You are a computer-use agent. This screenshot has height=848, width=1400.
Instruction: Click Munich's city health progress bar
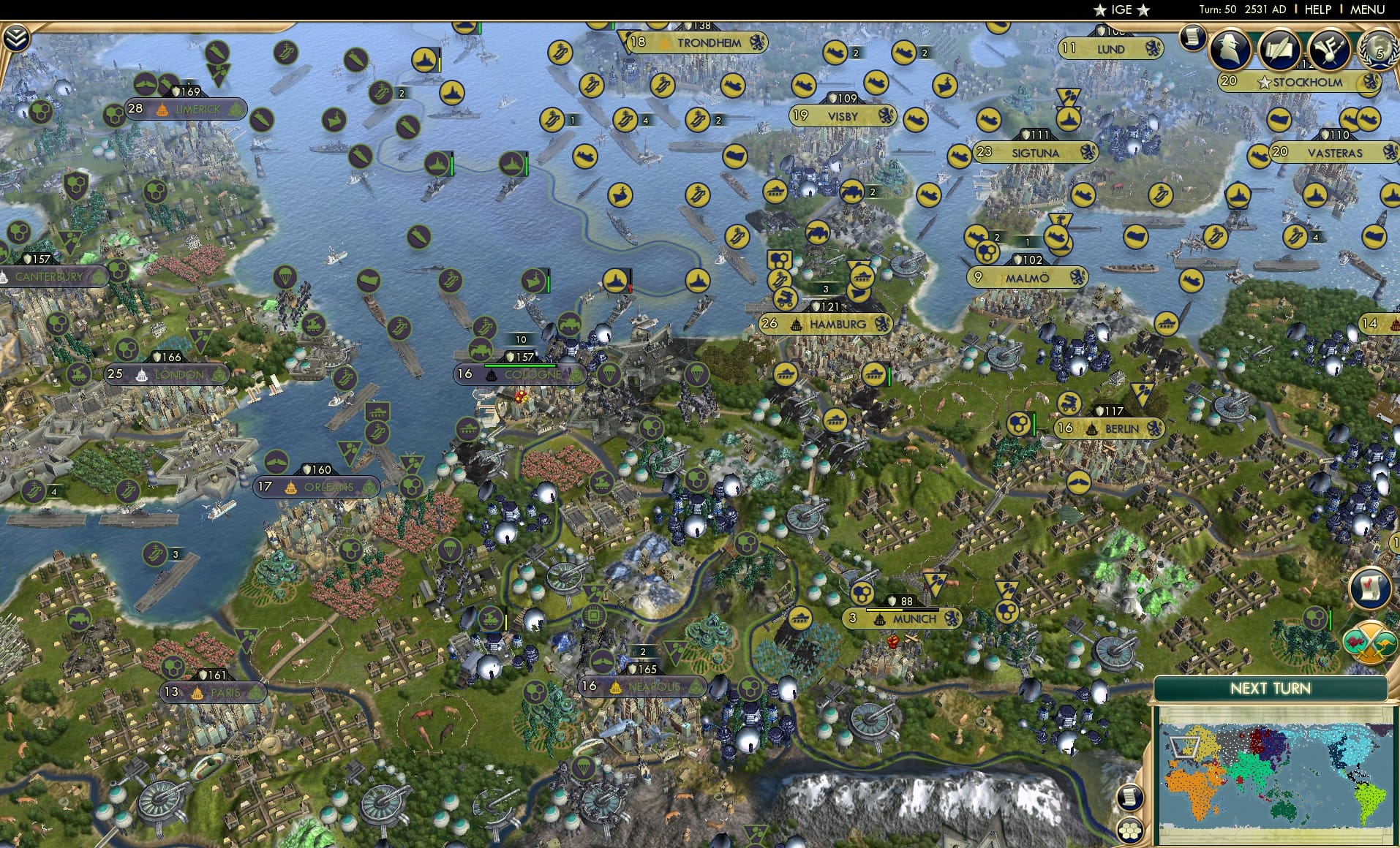(903, 610)
